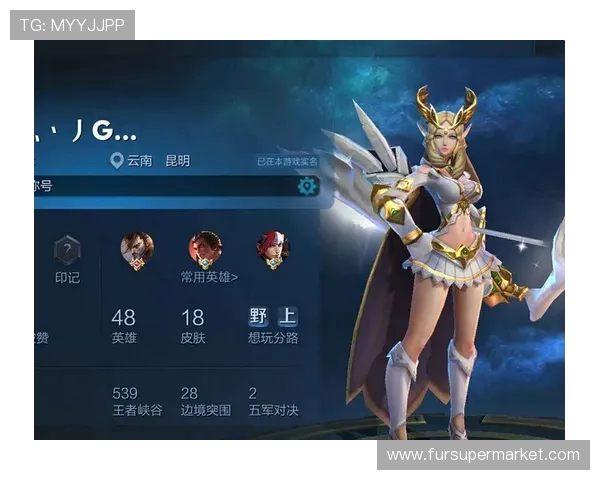Show the 五军对决 match record
The image size is (600, 480).
(x=273, y=401)
